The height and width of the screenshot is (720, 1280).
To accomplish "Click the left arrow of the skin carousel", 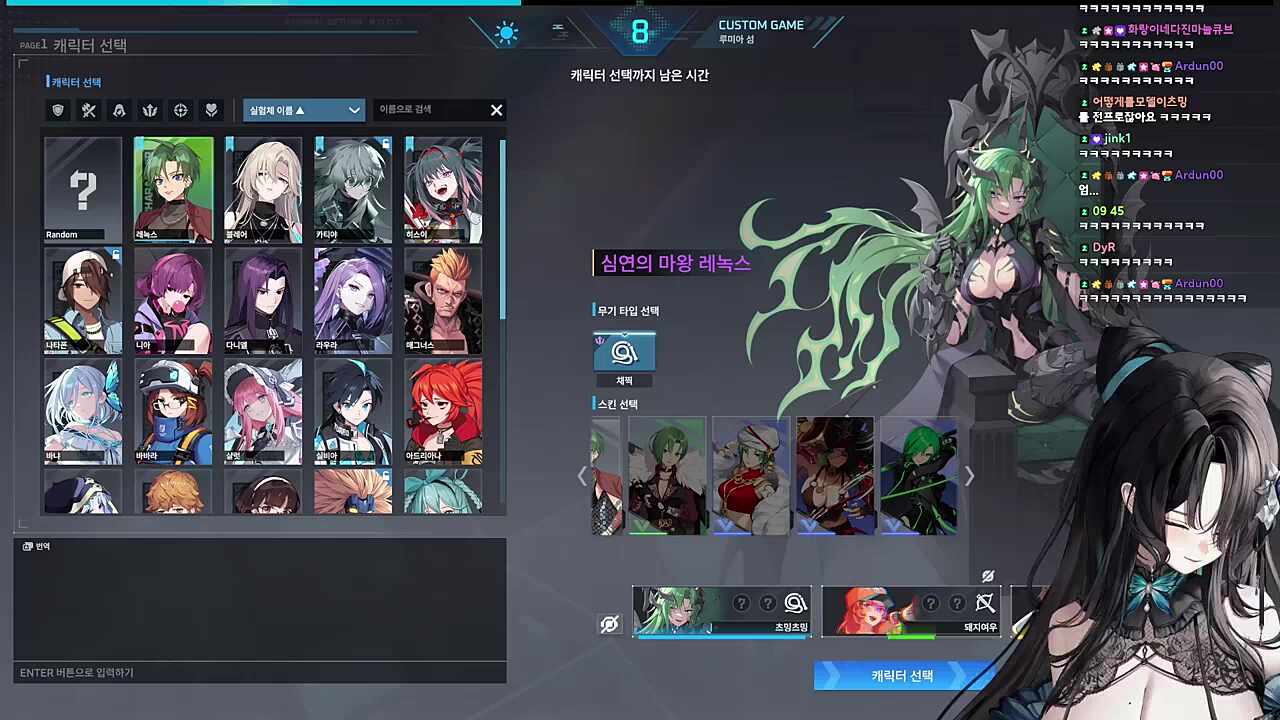I will [583, 476].
